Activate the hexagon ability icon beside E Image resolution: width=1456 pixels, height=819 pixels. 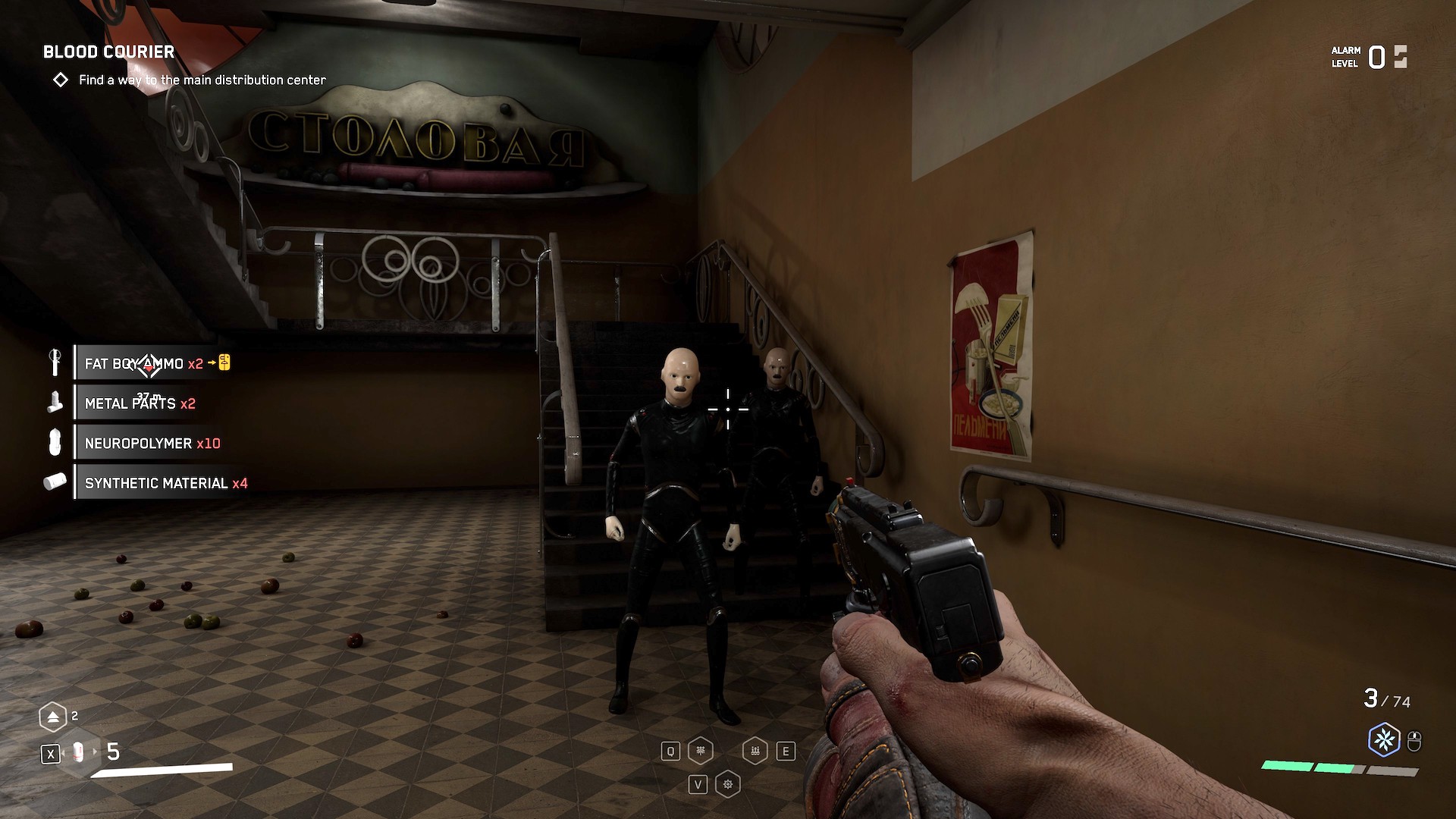coord(755,751)
